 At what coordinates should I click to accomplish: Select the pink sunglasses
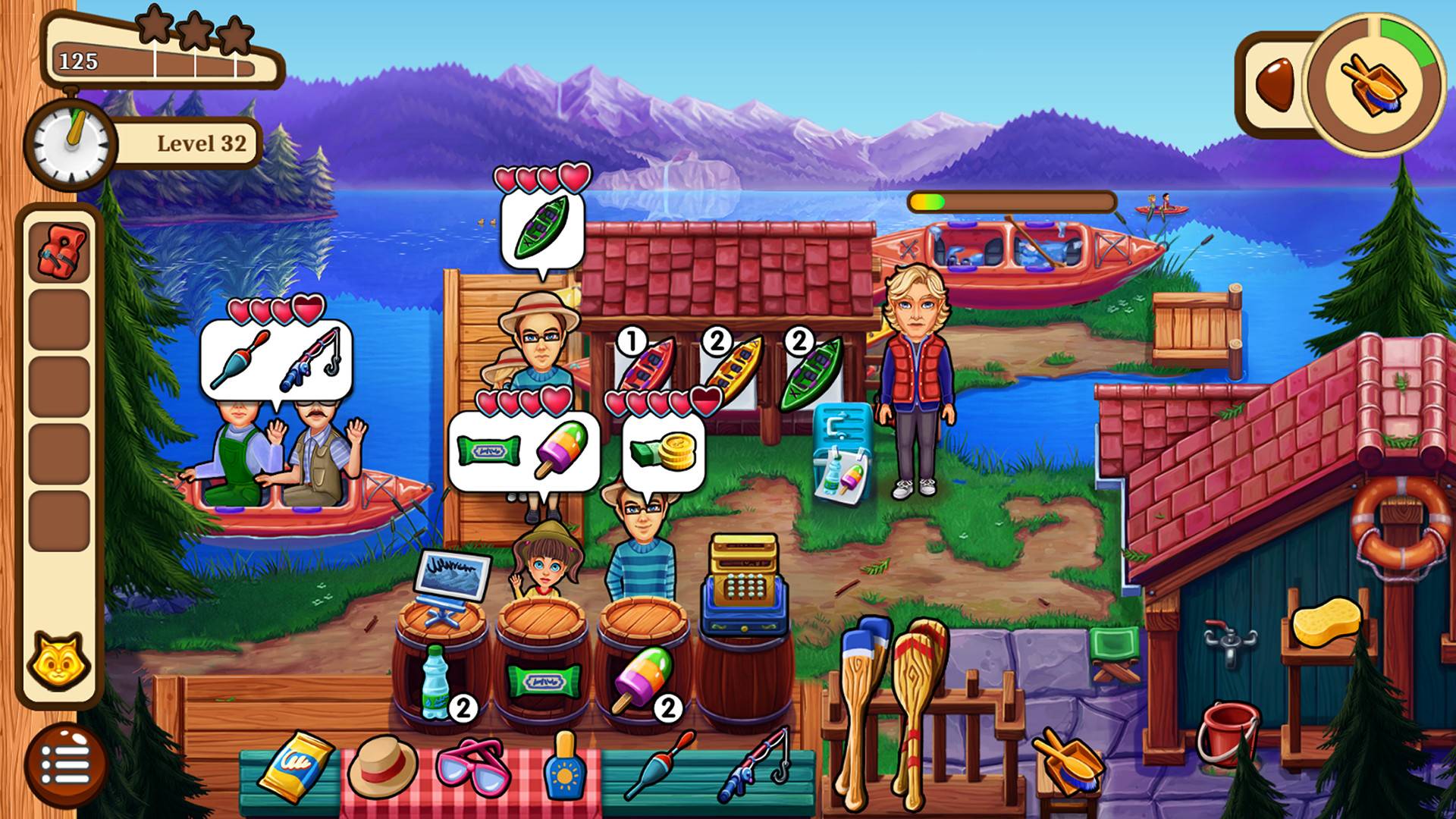coord(472,767)
